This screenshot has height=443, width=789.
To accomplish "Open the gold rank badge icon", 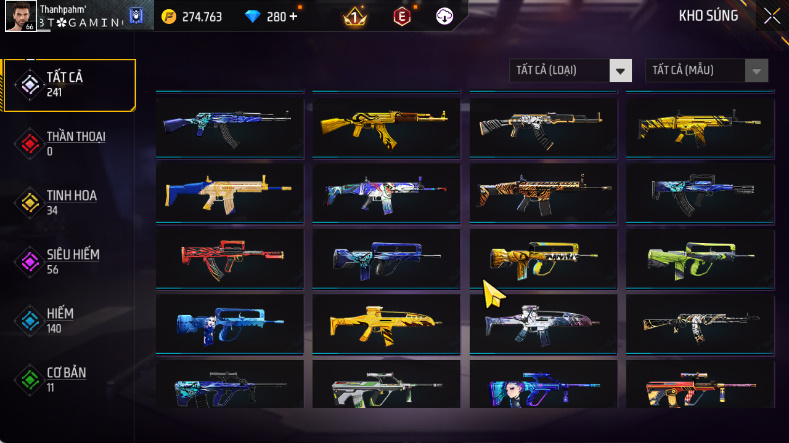I will point(353,16).
